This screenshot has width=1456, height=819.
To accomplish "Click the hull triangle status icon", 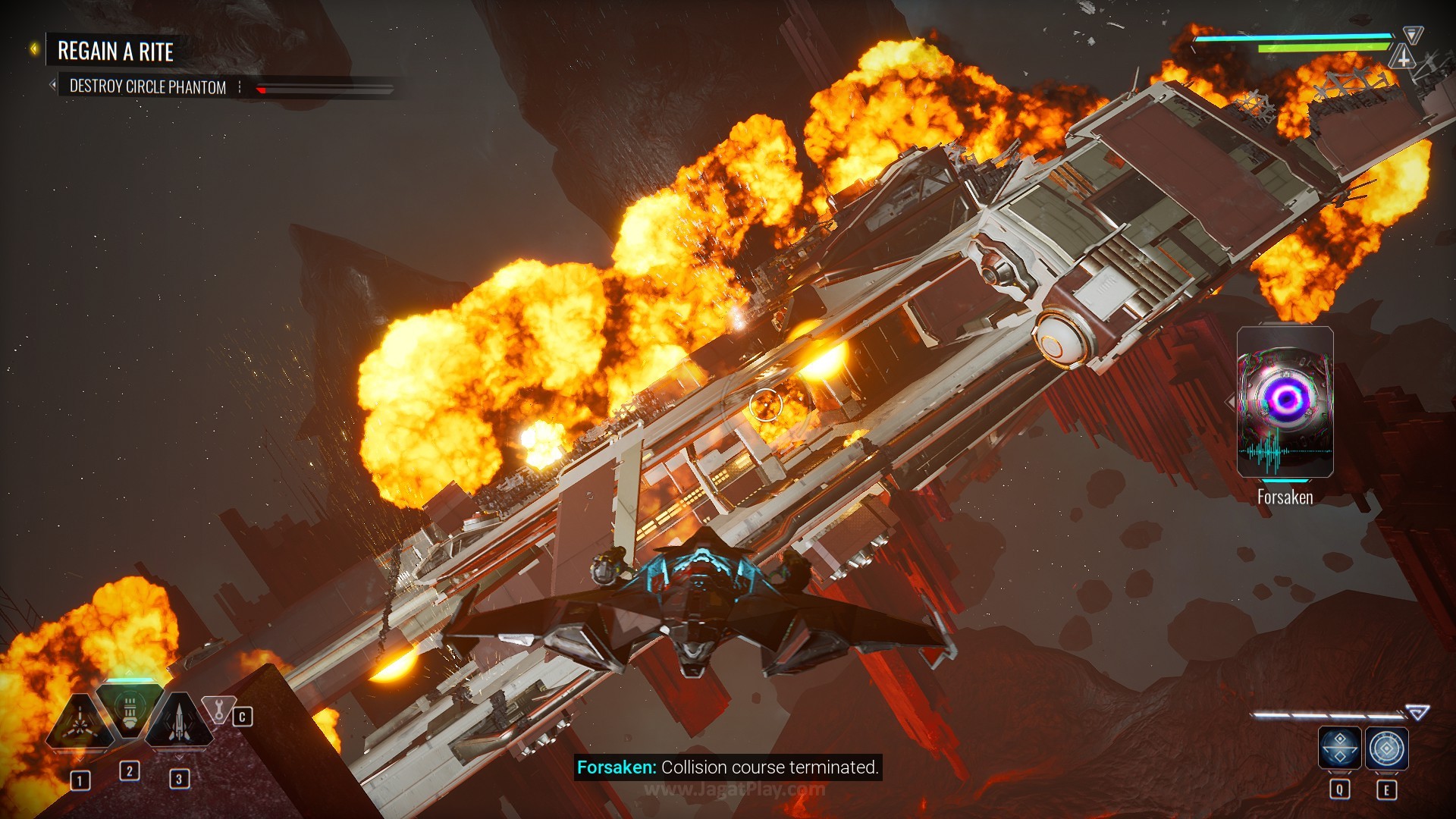I will [1403, 56].
